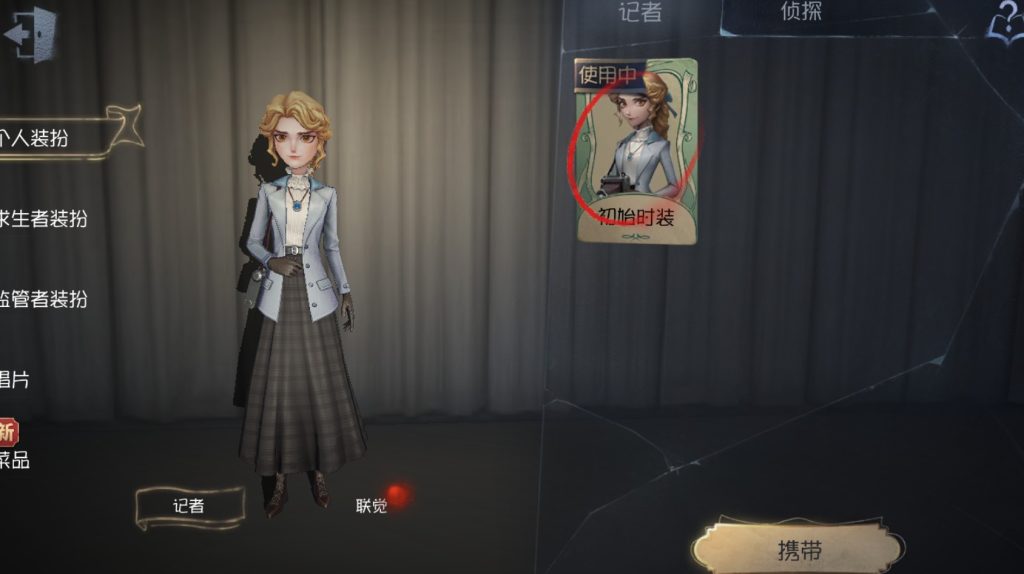The height and width of the screenshot is (574, 1024).
Task: Tap the 联觉 red orb button
Action: click(397, 495)
